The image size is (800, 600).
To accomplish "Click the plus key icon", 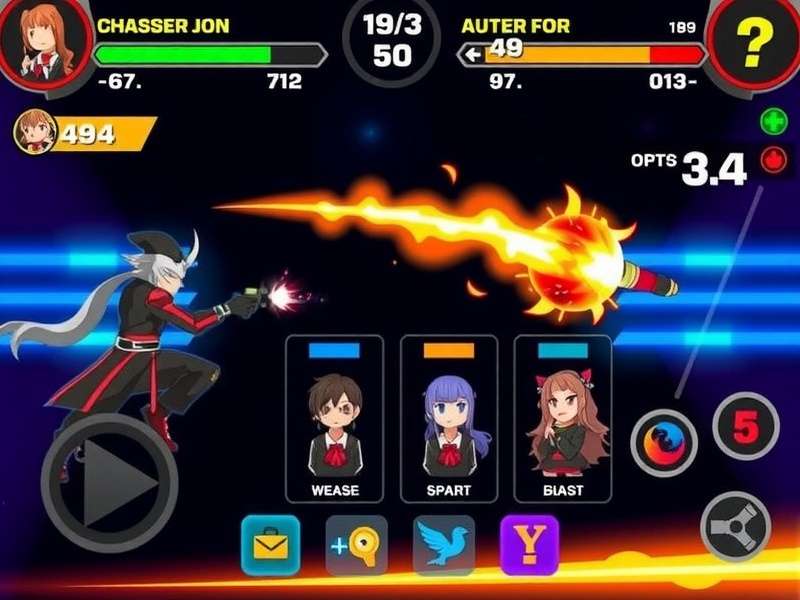I will (356, 545).
